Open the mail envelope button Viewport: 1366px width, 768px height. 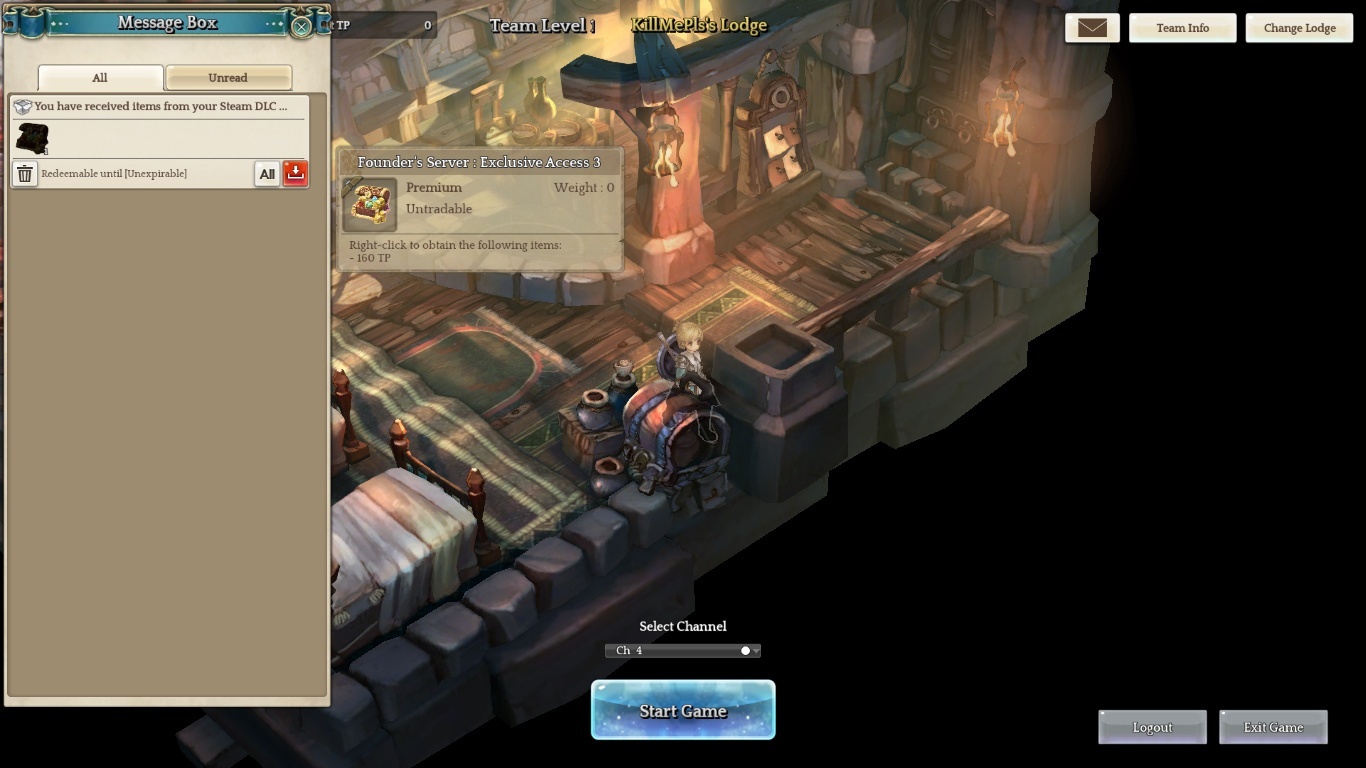coord(1092,28)
